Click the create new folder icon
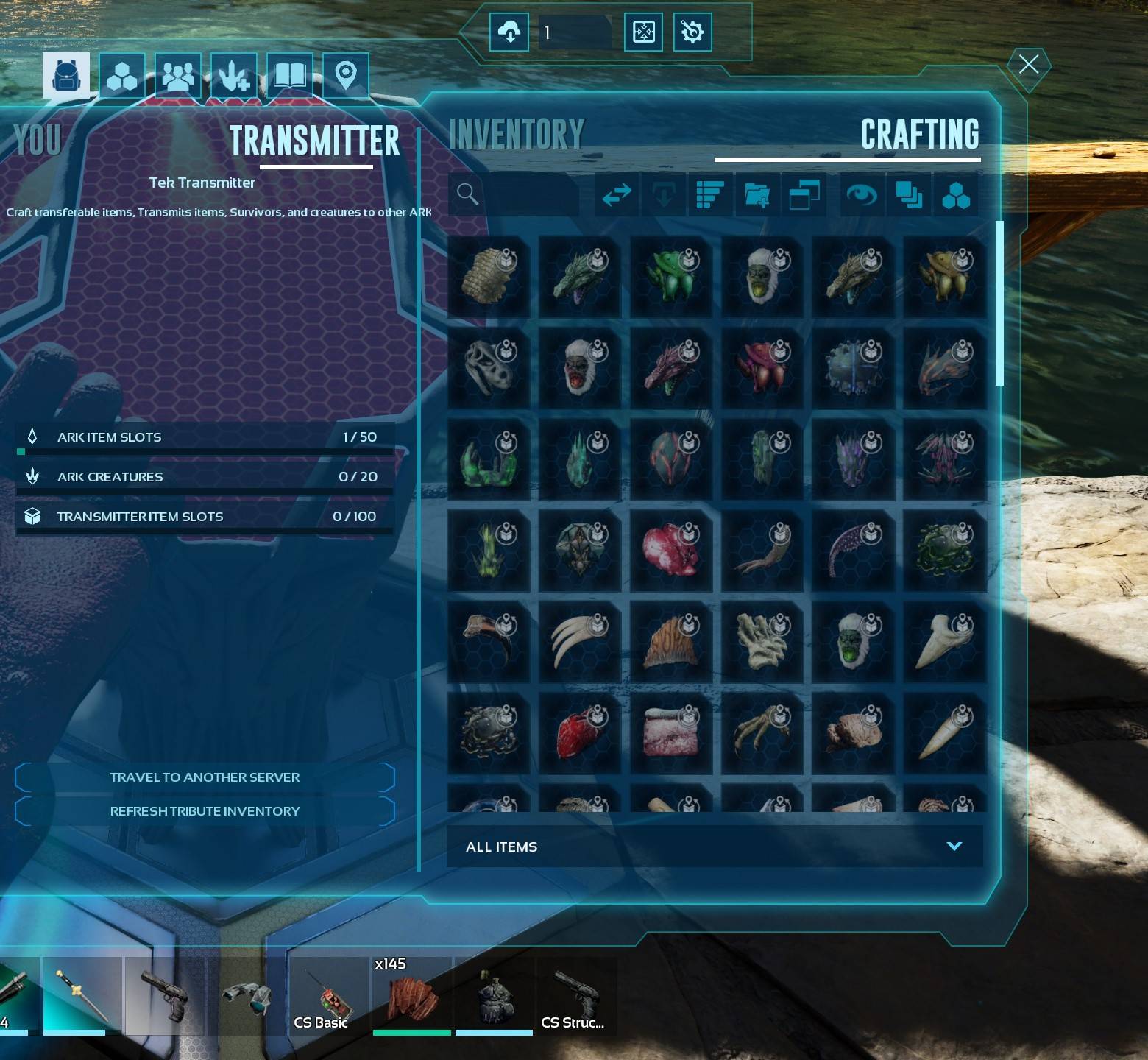The image size is (1148, 1060). coord(756,195)
